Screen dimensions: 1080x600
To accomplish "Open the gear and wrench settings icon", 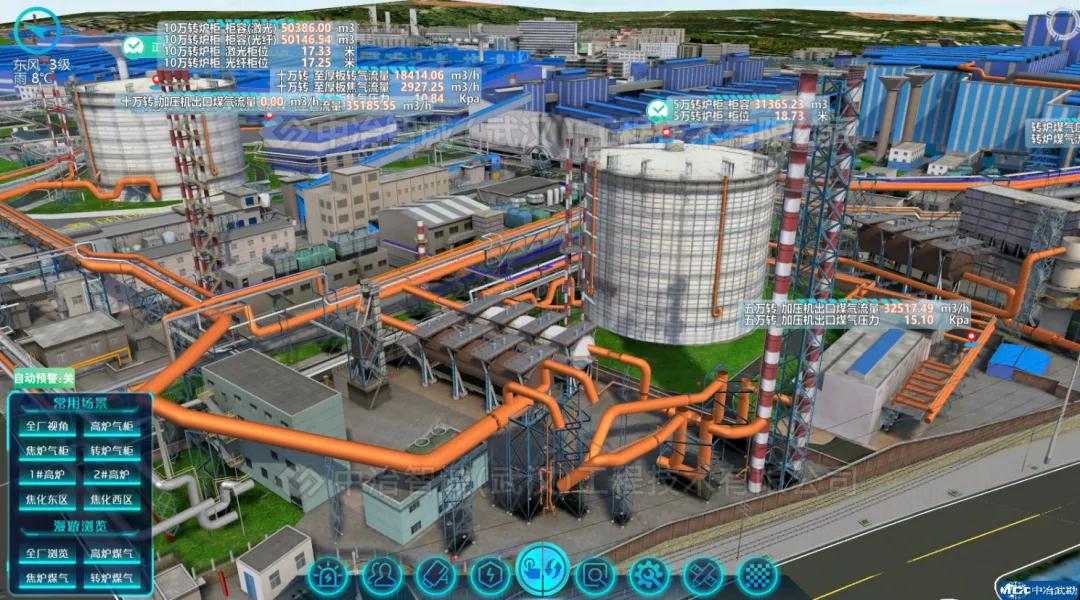I will (x=649, y=575).
